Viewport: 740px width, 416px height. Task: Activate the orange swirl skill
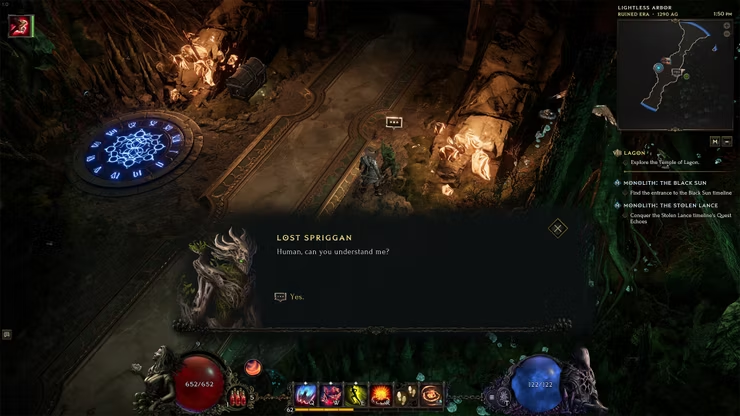[431, 394]
